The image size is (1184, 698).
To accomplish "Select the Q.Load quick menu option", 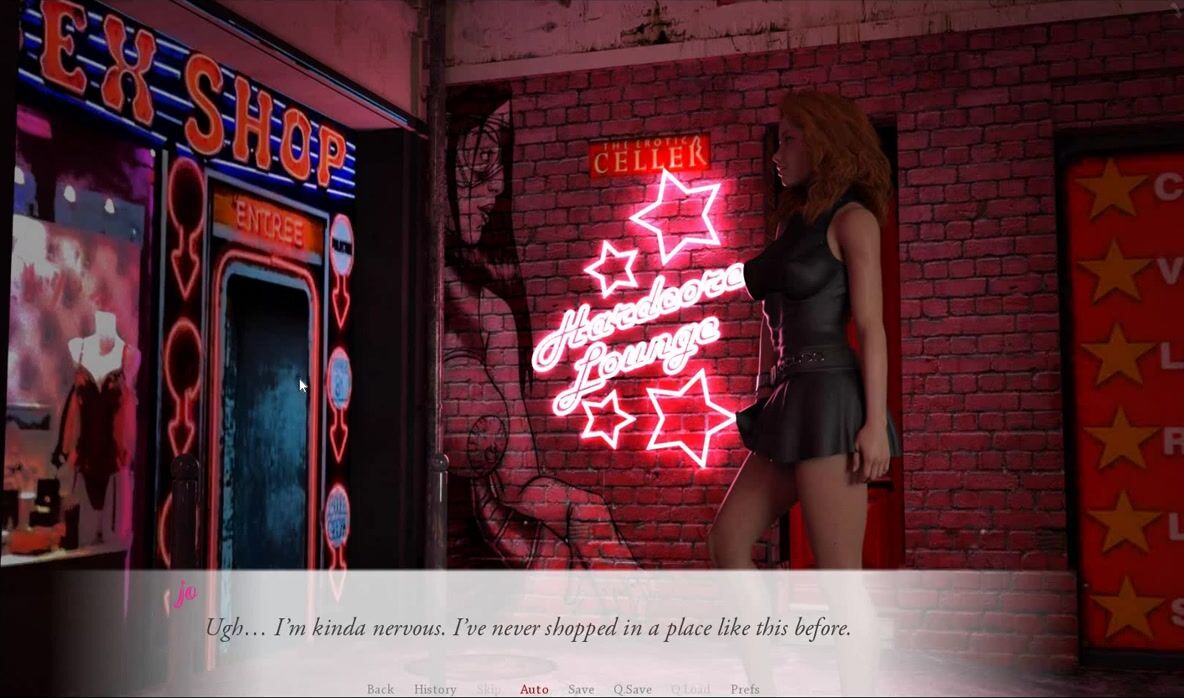I will point(690,689).
